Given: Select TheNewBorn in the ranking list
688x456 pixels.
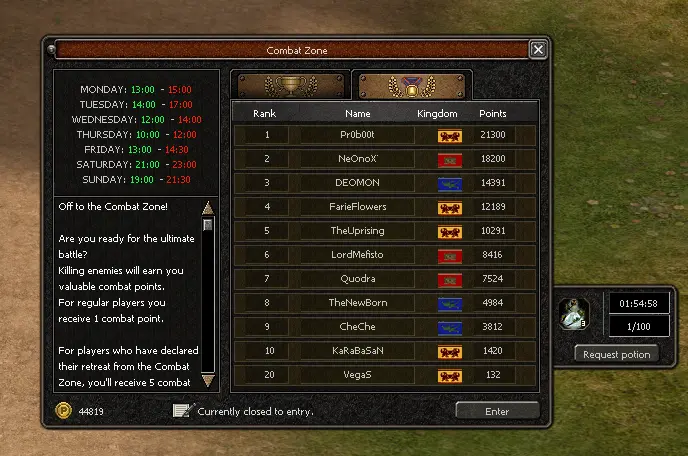Looking at the screenshot, I should coord(358,303).
